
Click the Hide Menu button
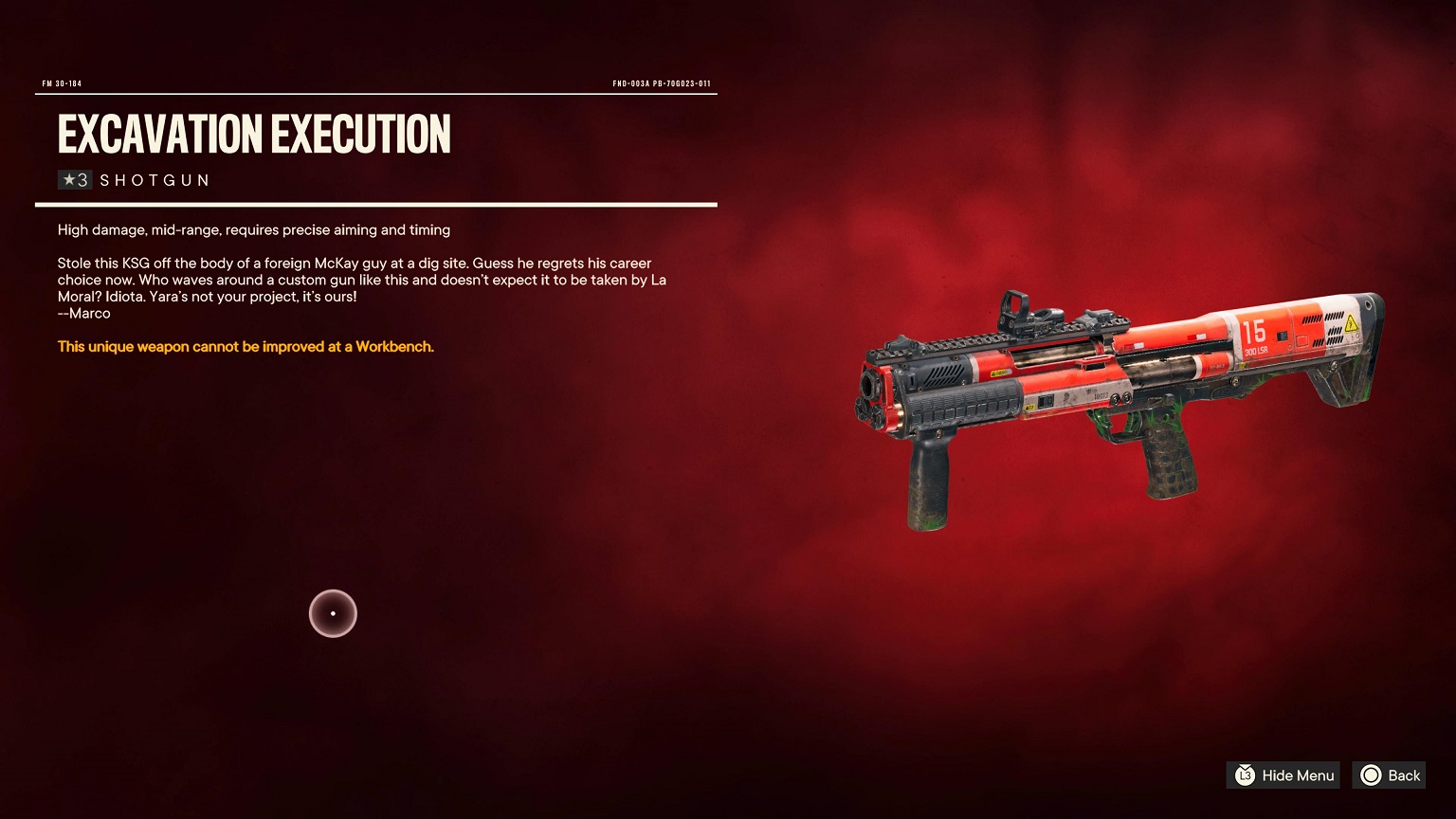[x=1283, y=775]
